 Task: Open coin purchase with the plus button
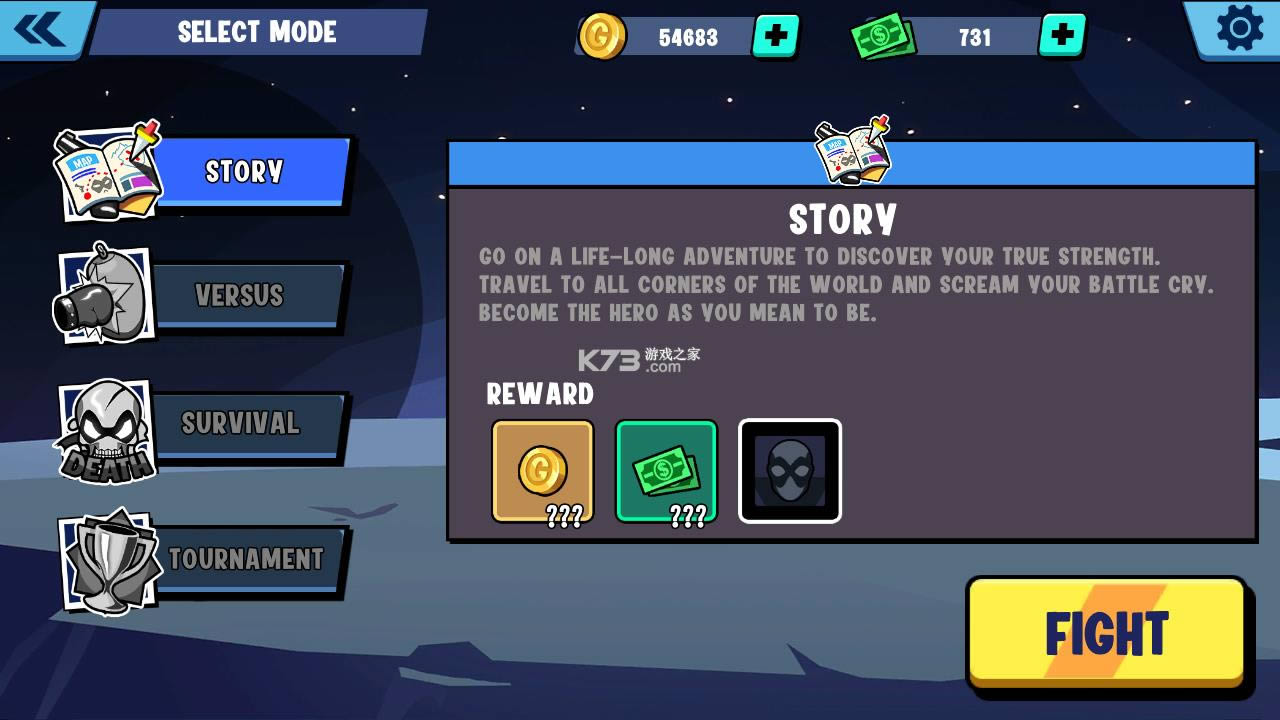click(x=775, y=37)
